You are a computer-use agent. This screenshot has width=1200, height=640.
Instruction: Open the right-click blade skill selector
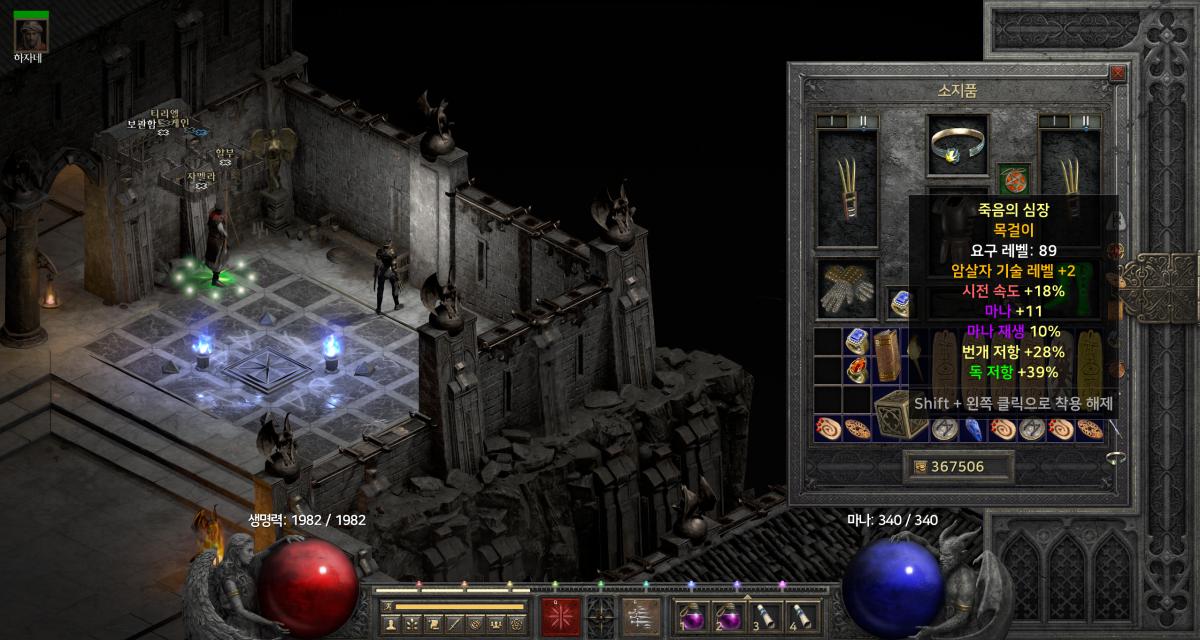point(641,615)
